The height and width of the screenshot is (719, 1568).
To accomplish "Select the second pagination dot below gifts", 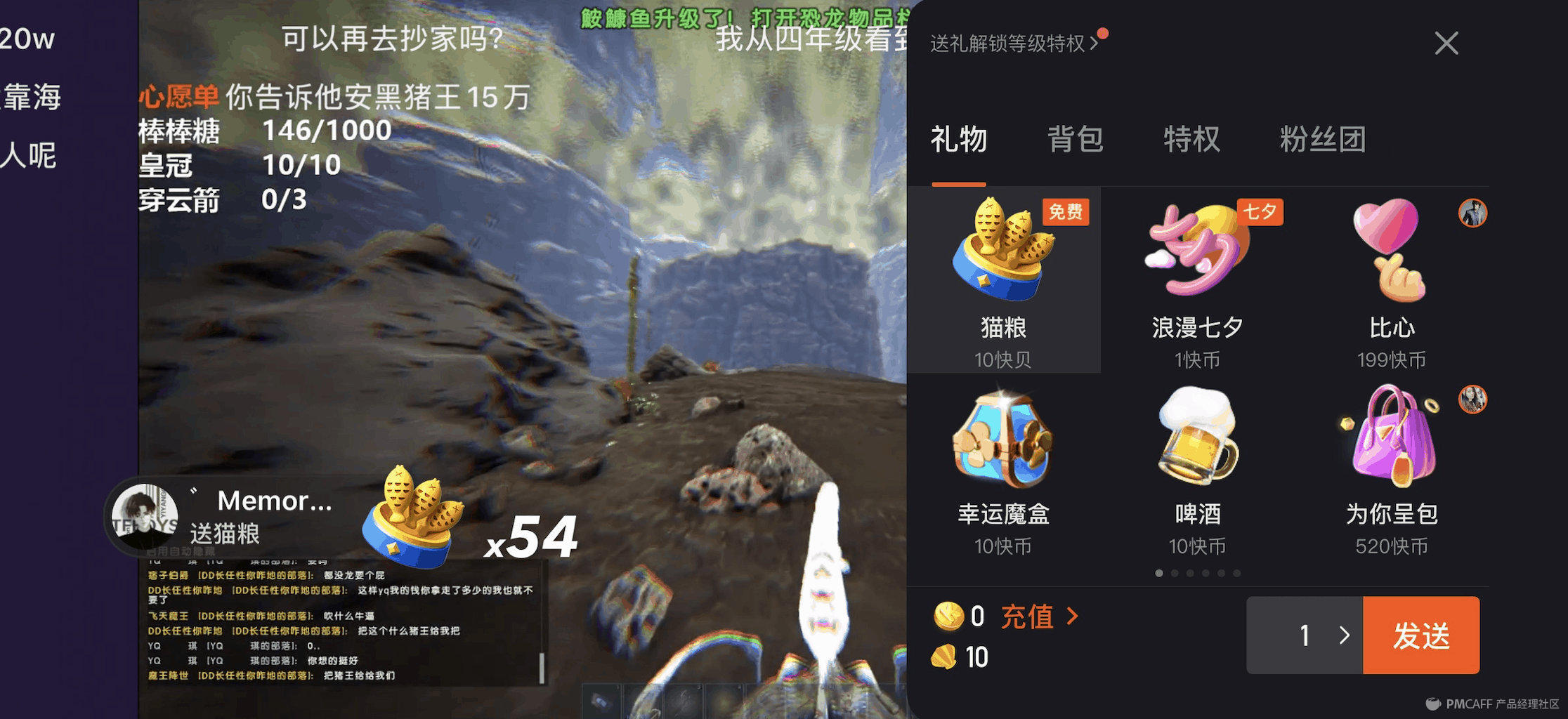I will 1174,573.
